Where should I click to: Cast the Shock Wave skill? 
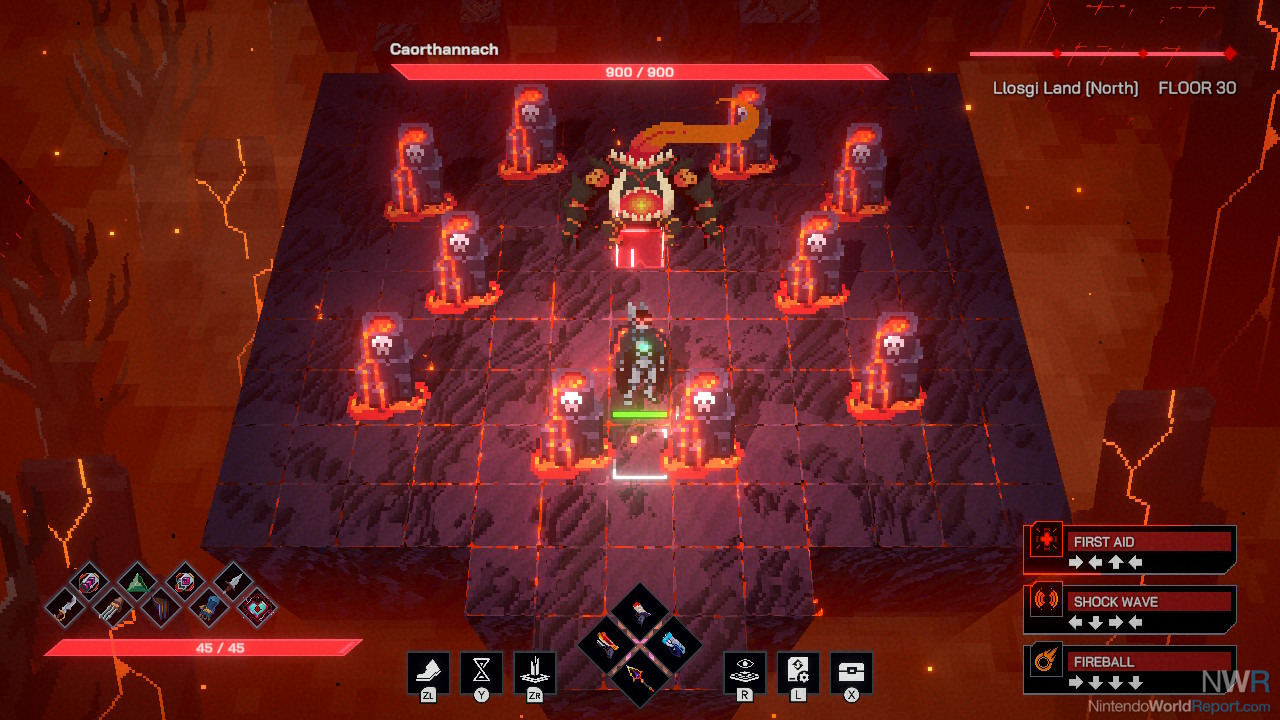(1130, 609)
